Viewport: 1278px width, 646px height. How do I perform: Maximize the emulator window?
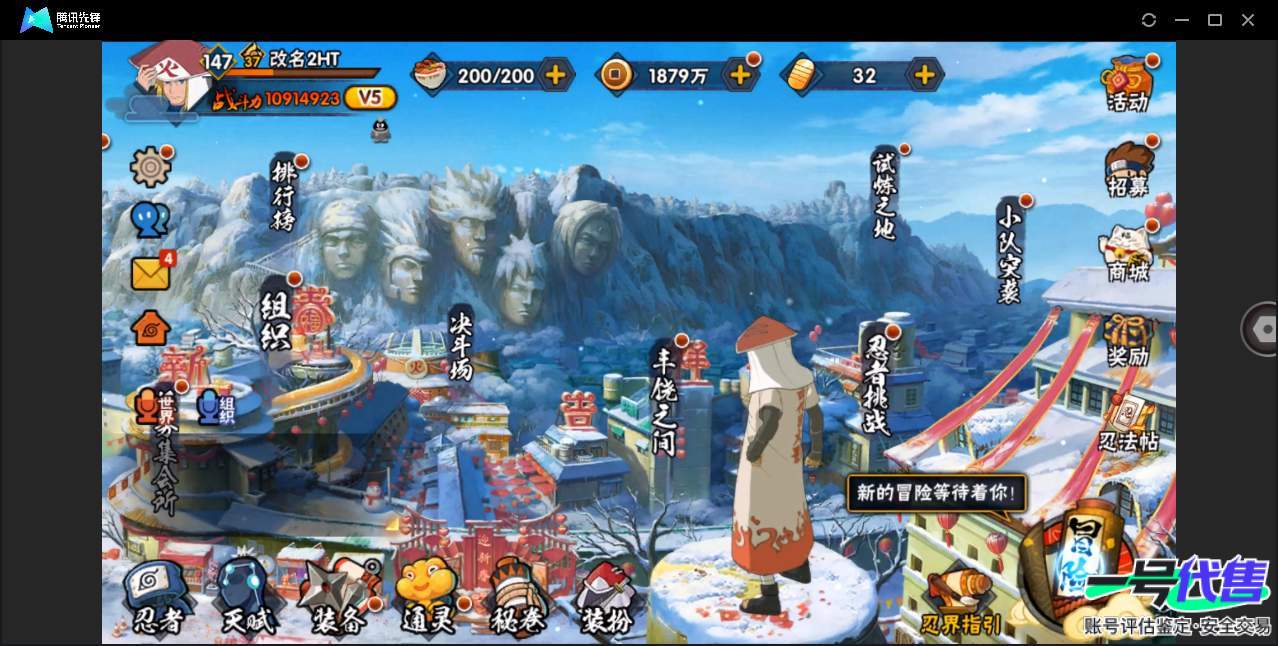(x=1215, y=20)
